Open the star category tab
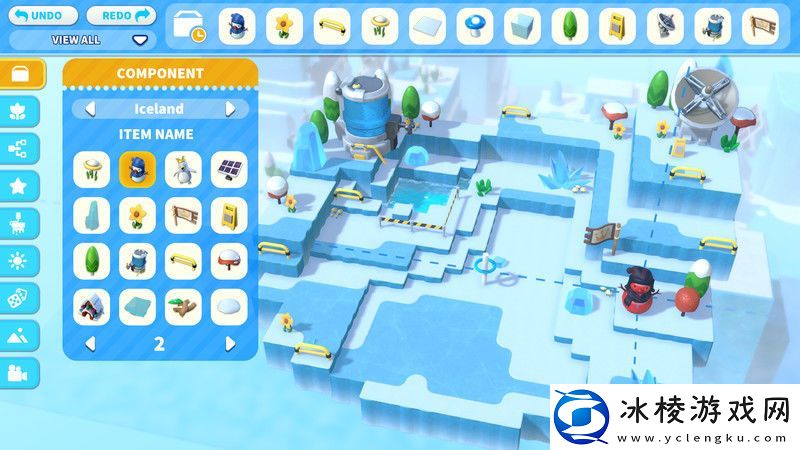The width and height of the screenshot is (800, 450). click(x=20, y=185)
